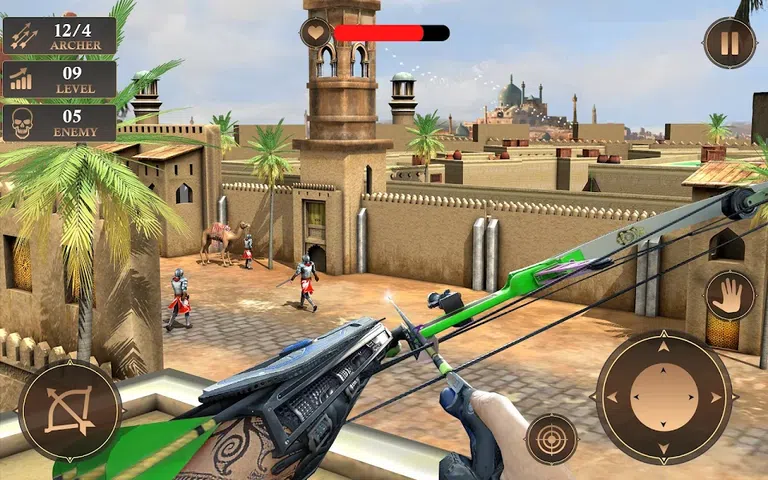Pause the game with the pause button
This screenshot has height=480, width=768.
coord(729,43)
